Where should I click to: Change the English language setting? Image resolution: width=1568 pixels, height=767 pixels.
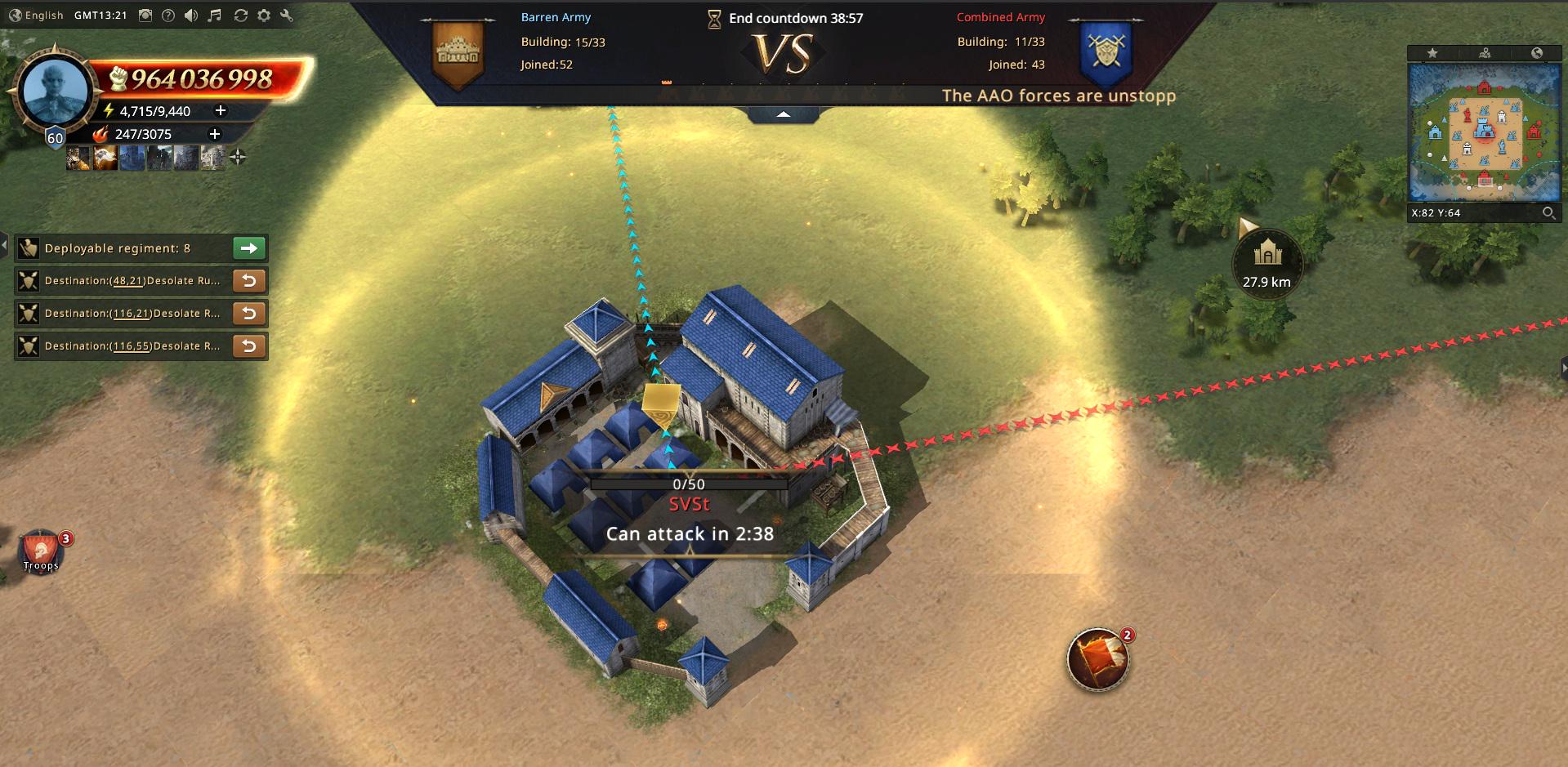37,16
